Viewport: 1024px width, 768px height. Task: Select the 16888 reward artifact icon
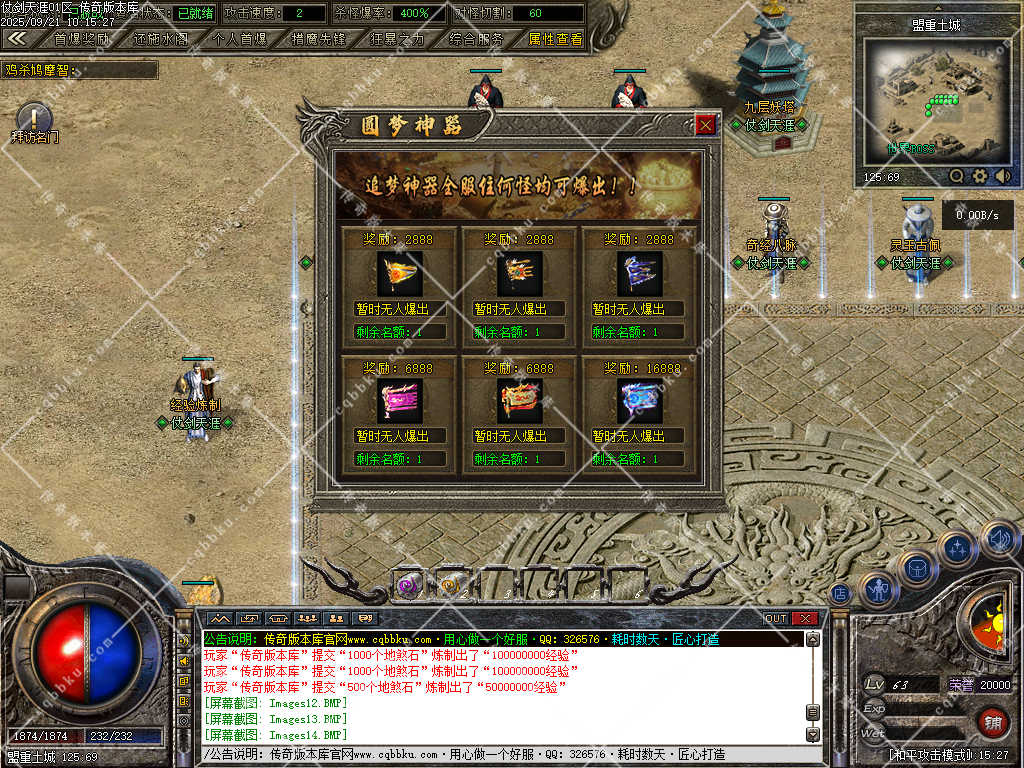(x=639, y=402)
